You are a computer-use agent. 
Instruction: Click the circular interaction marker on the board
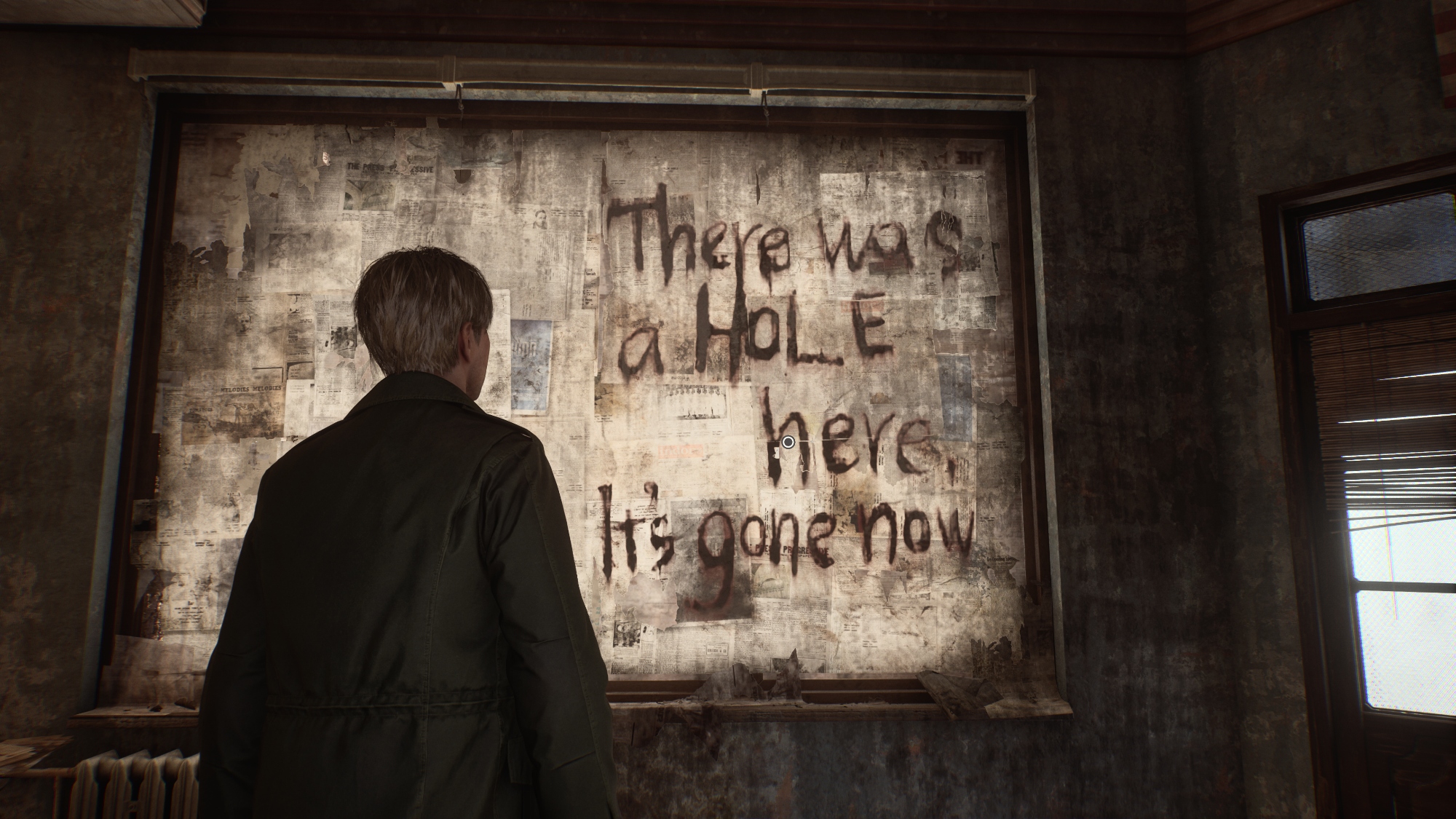click(788, 442)
